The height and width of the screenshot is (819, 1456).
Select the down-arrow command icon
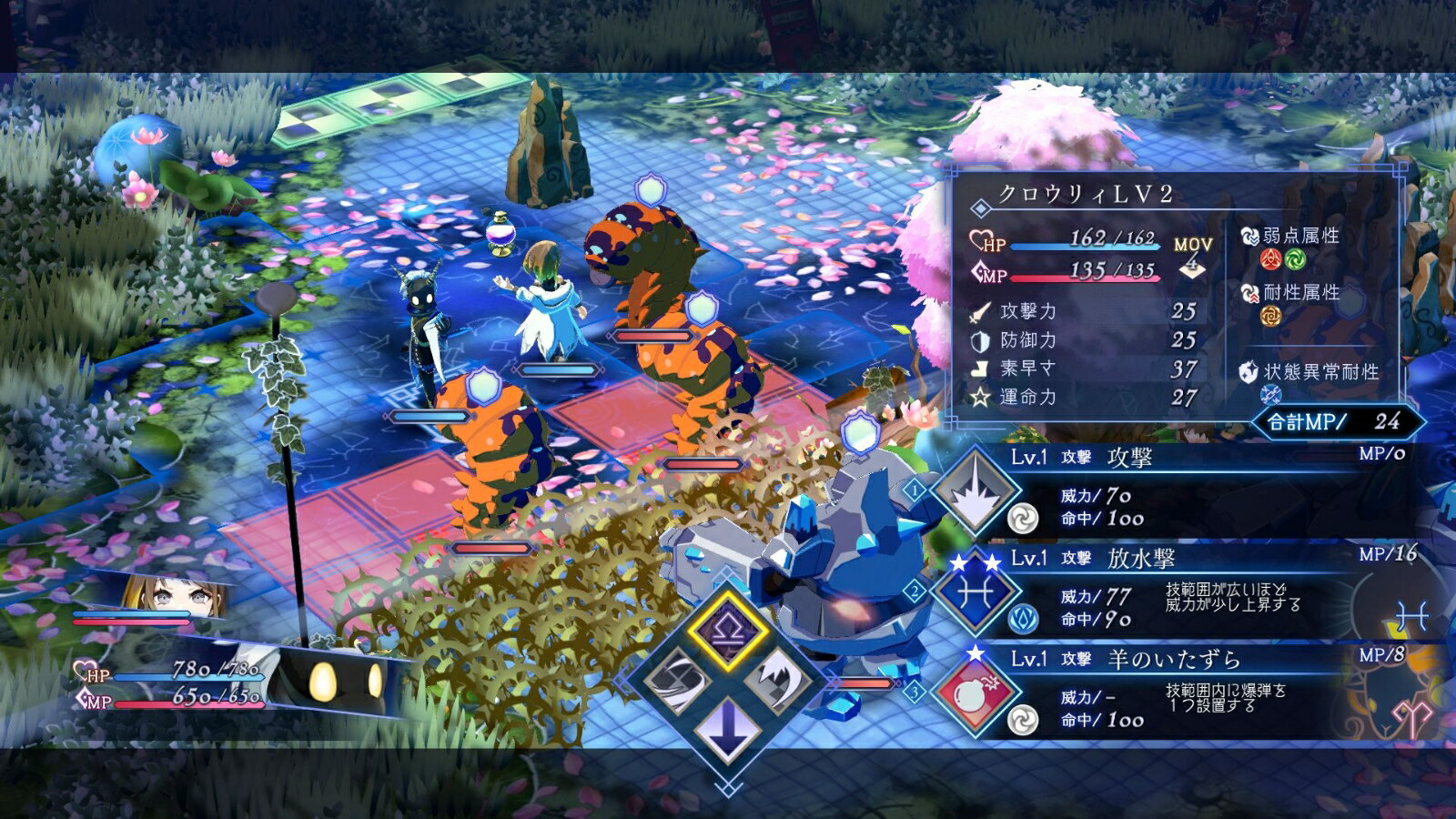(727, 728)
